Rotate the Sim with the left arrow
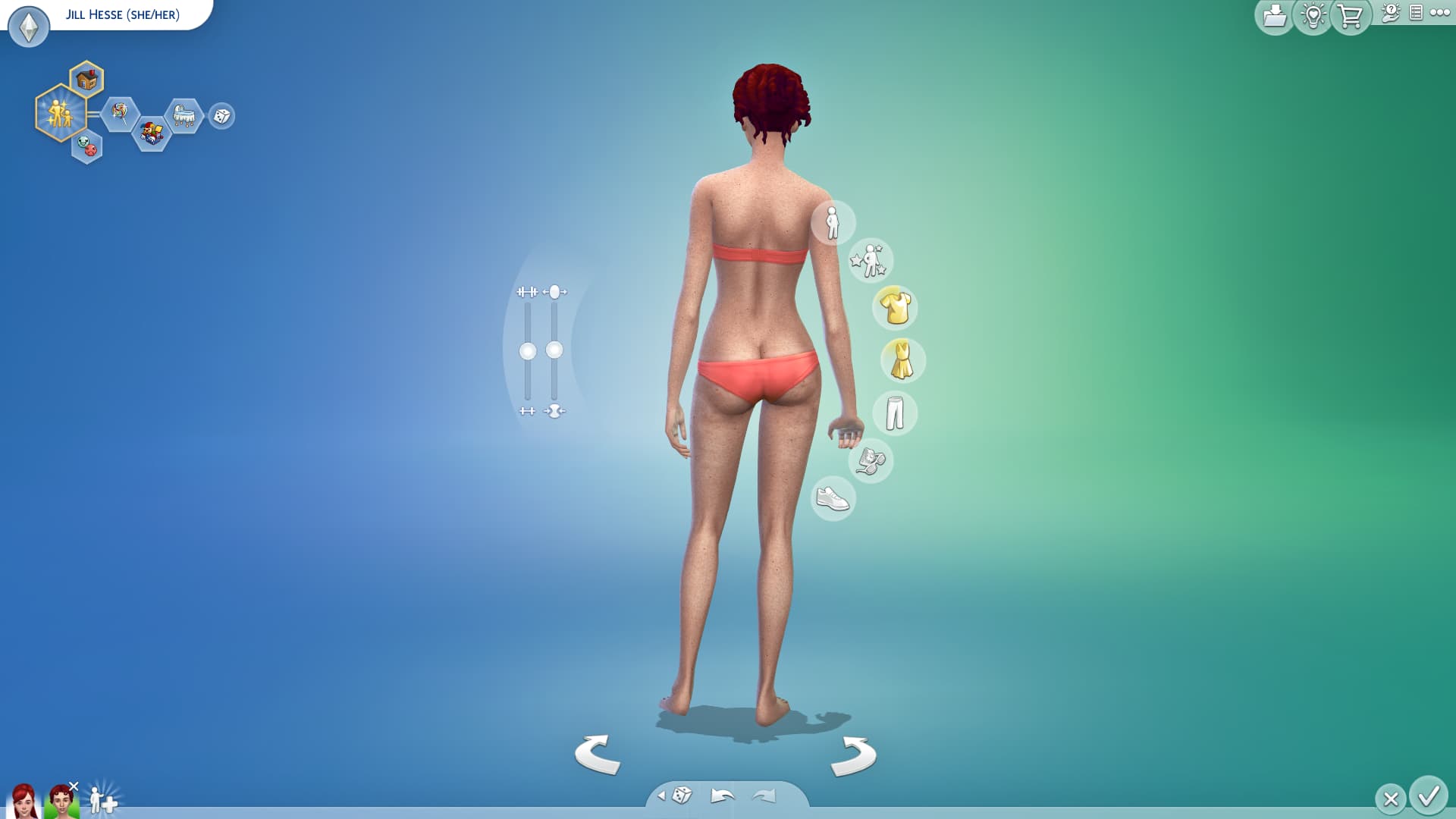Screen dimensions: 1456x819 pyautogui.click(x=598, y=754)
